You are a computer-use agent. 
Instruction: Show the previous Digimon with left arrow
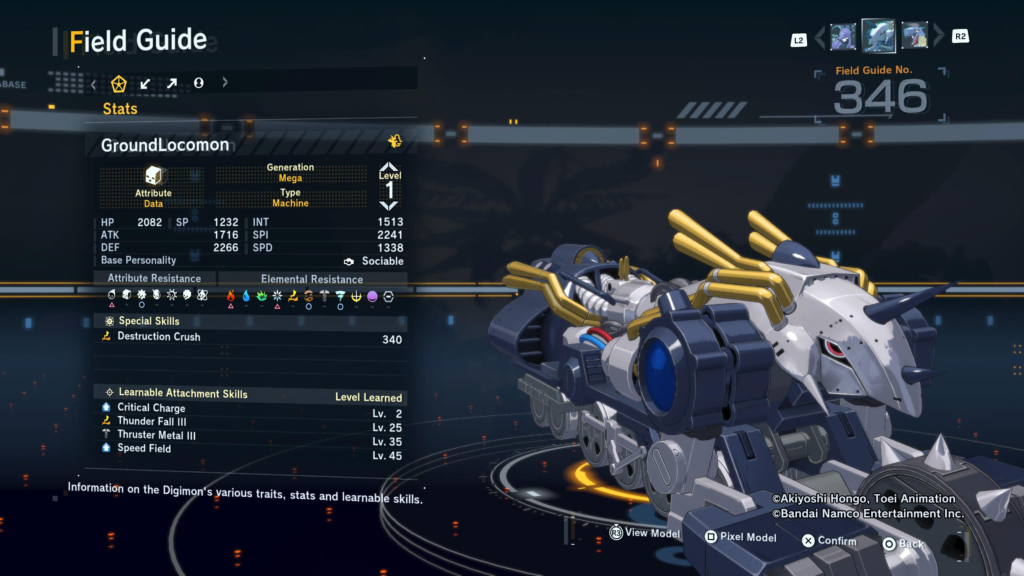coord(819,38)
